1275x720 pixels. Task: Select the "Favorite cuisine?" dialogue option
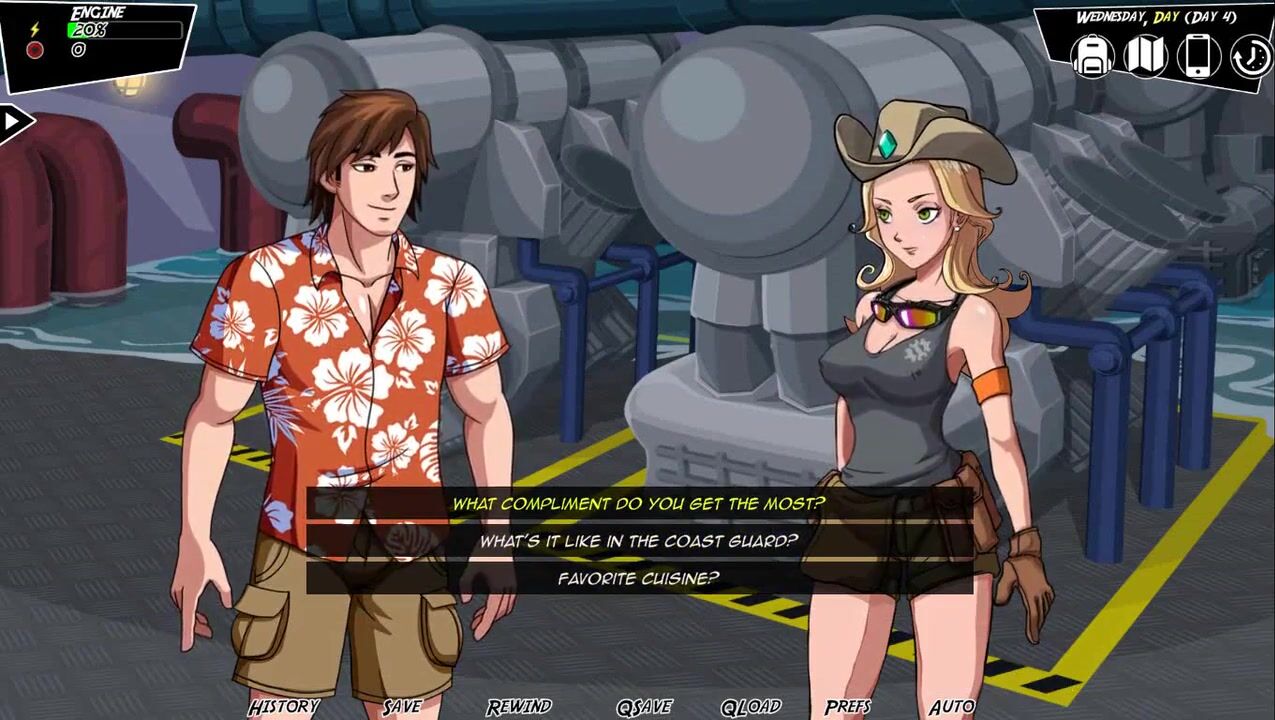638,578
